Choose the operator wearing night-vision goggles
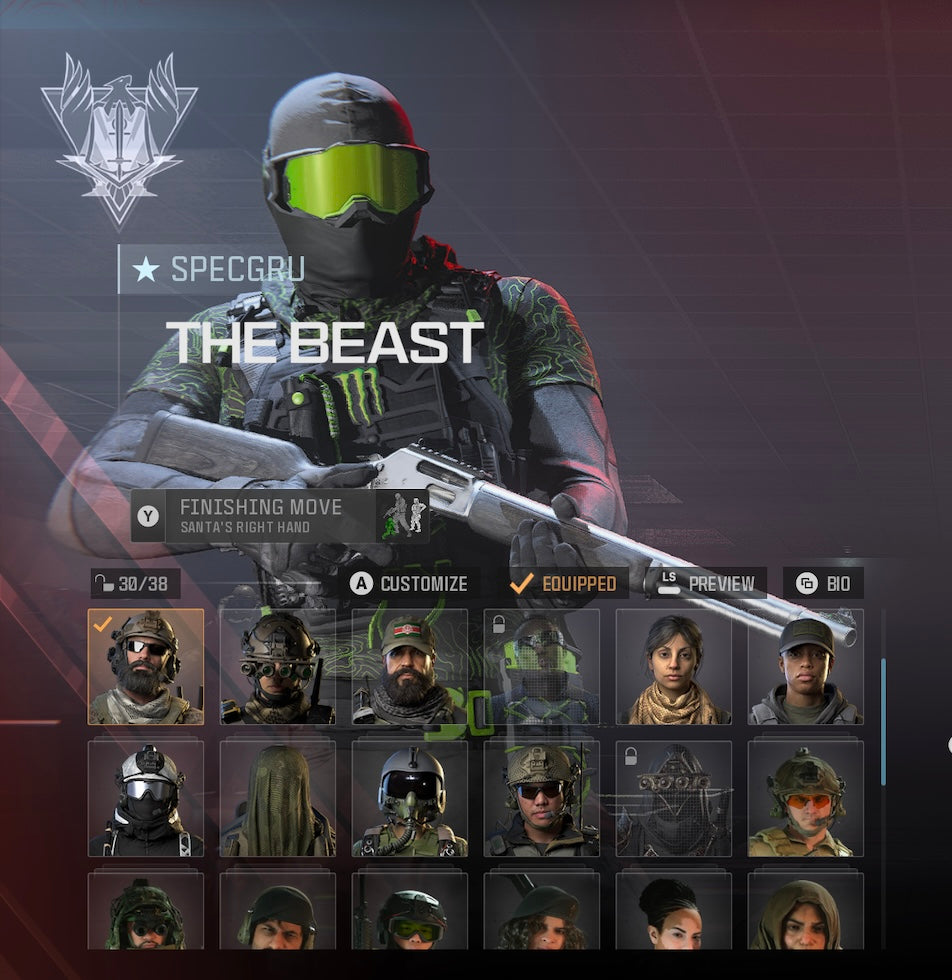 [x=278, y=667]
